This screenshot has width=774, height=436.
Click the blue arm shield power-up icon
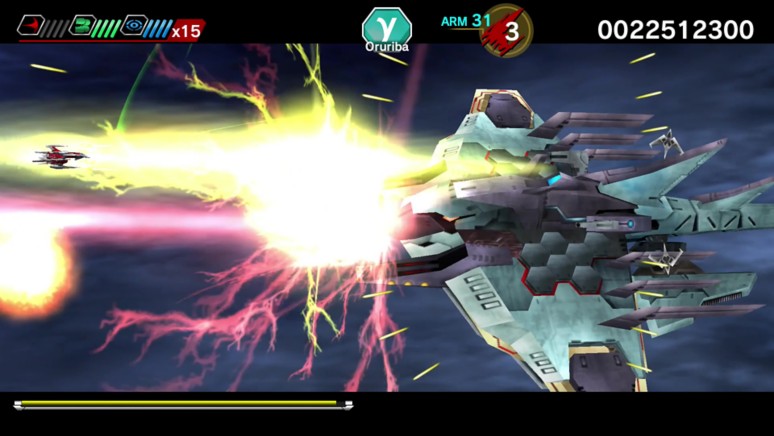(x=133, y=25)
